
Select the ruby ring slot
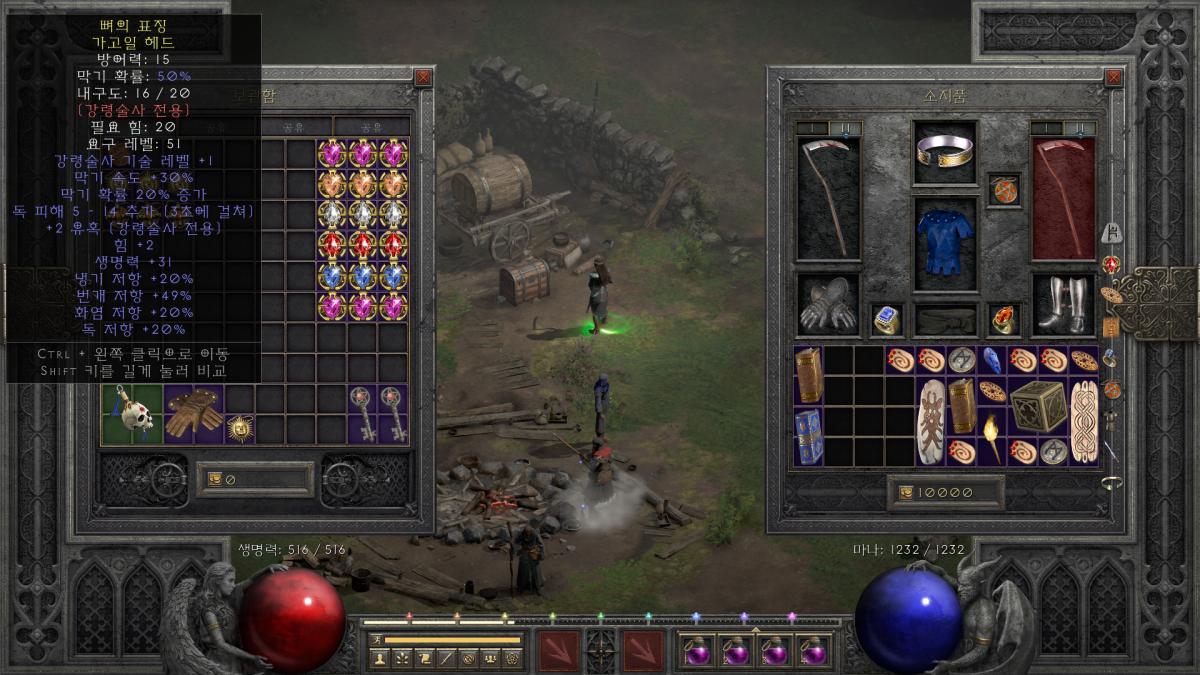[x=1004, y=319]
